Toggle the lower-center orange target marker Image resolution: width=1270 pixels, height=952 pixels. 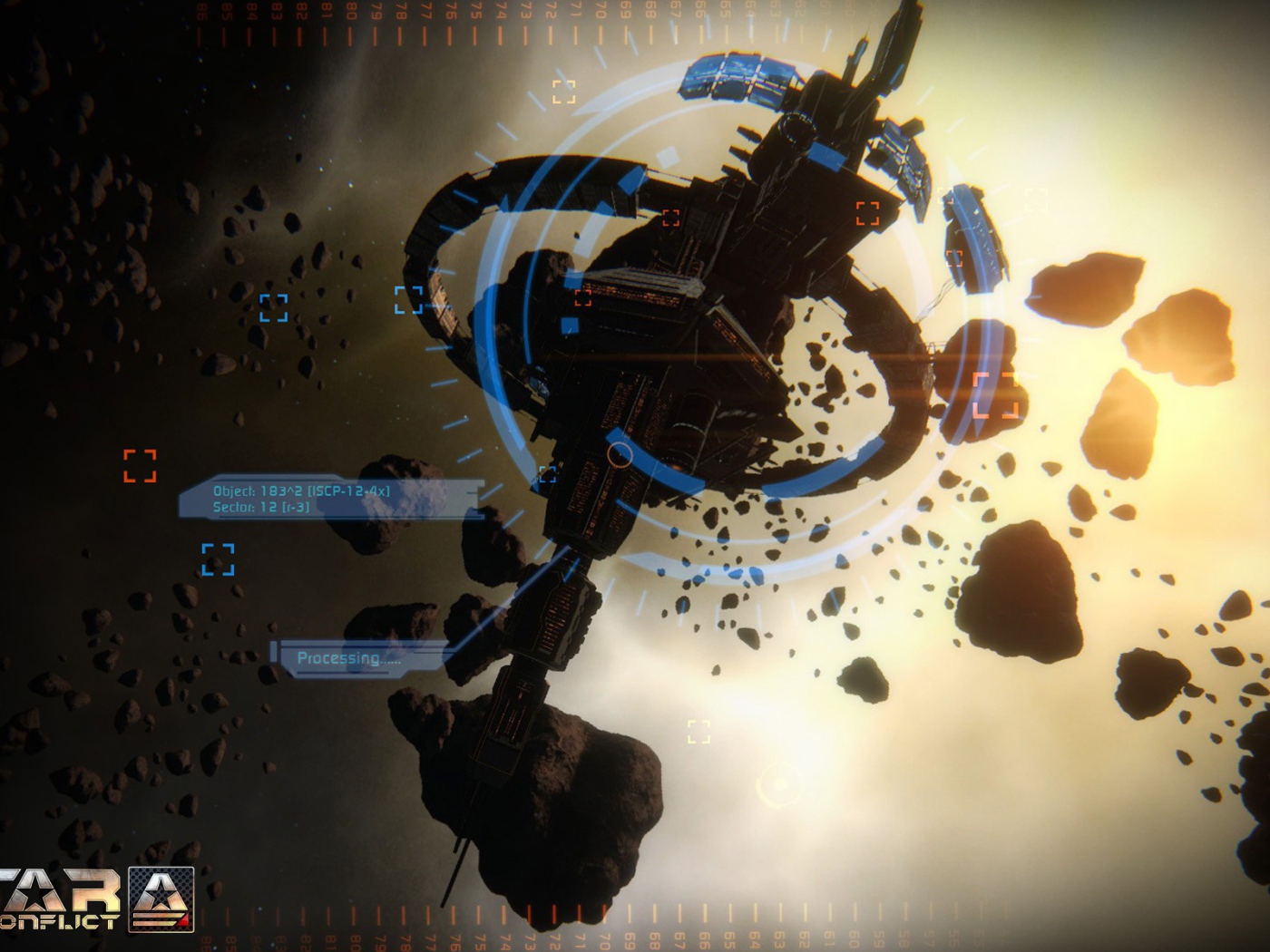click(x=697, y=731)
